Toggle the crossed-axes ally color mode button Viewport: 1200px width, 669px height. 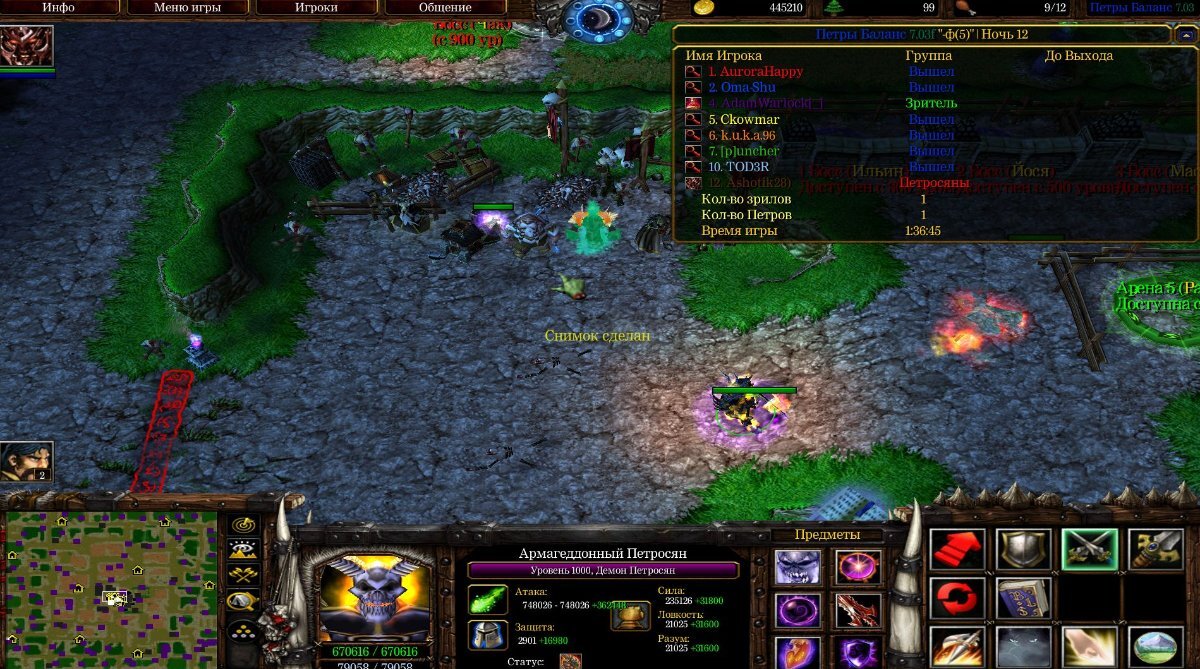[x=243, y=575]
